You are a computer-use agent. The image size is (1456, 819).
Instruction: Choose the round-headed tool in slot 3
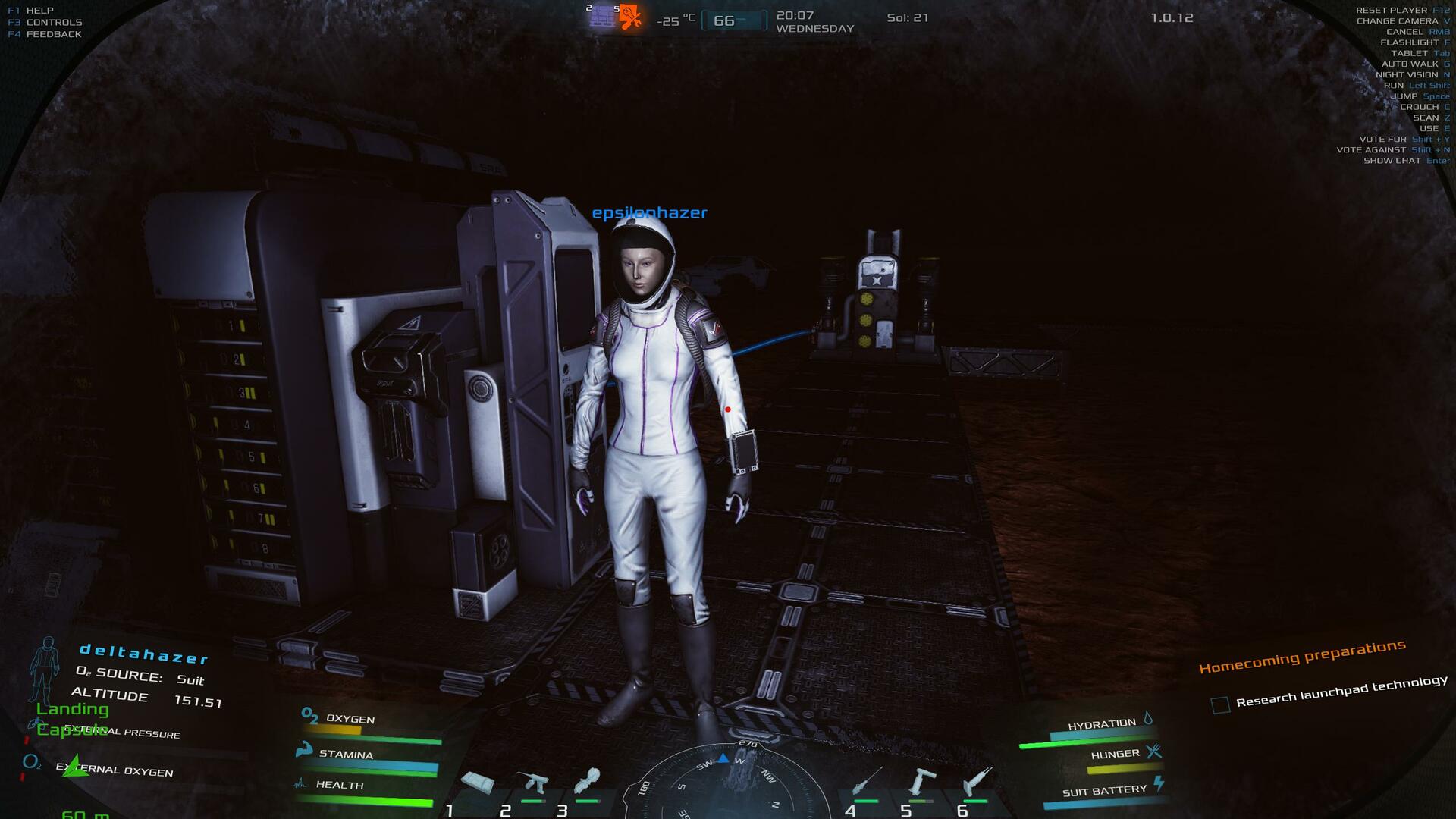(588, 781)
